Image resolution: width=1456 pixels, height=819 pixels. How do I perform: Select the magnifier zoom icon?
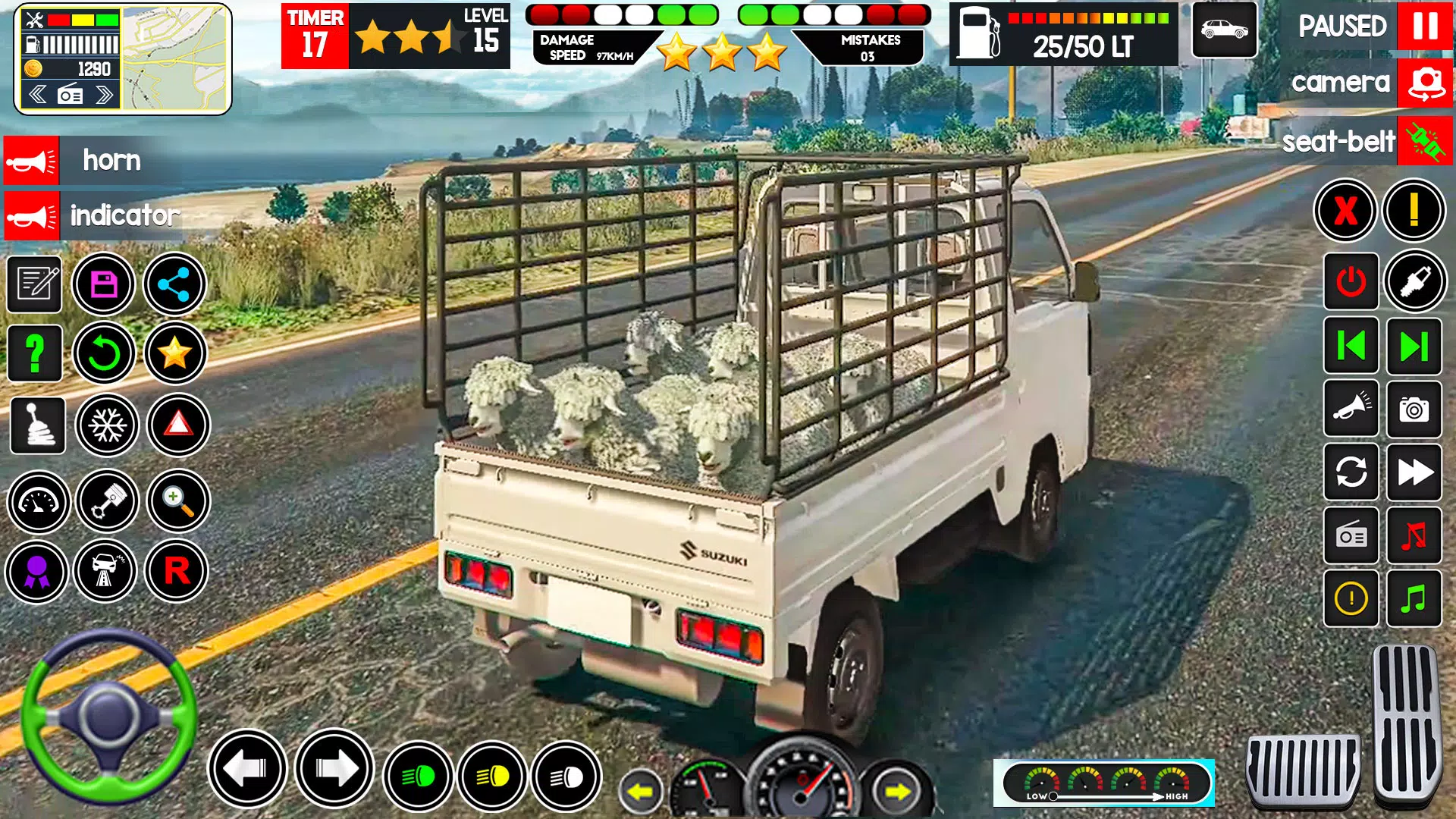[x=177, y=501]
